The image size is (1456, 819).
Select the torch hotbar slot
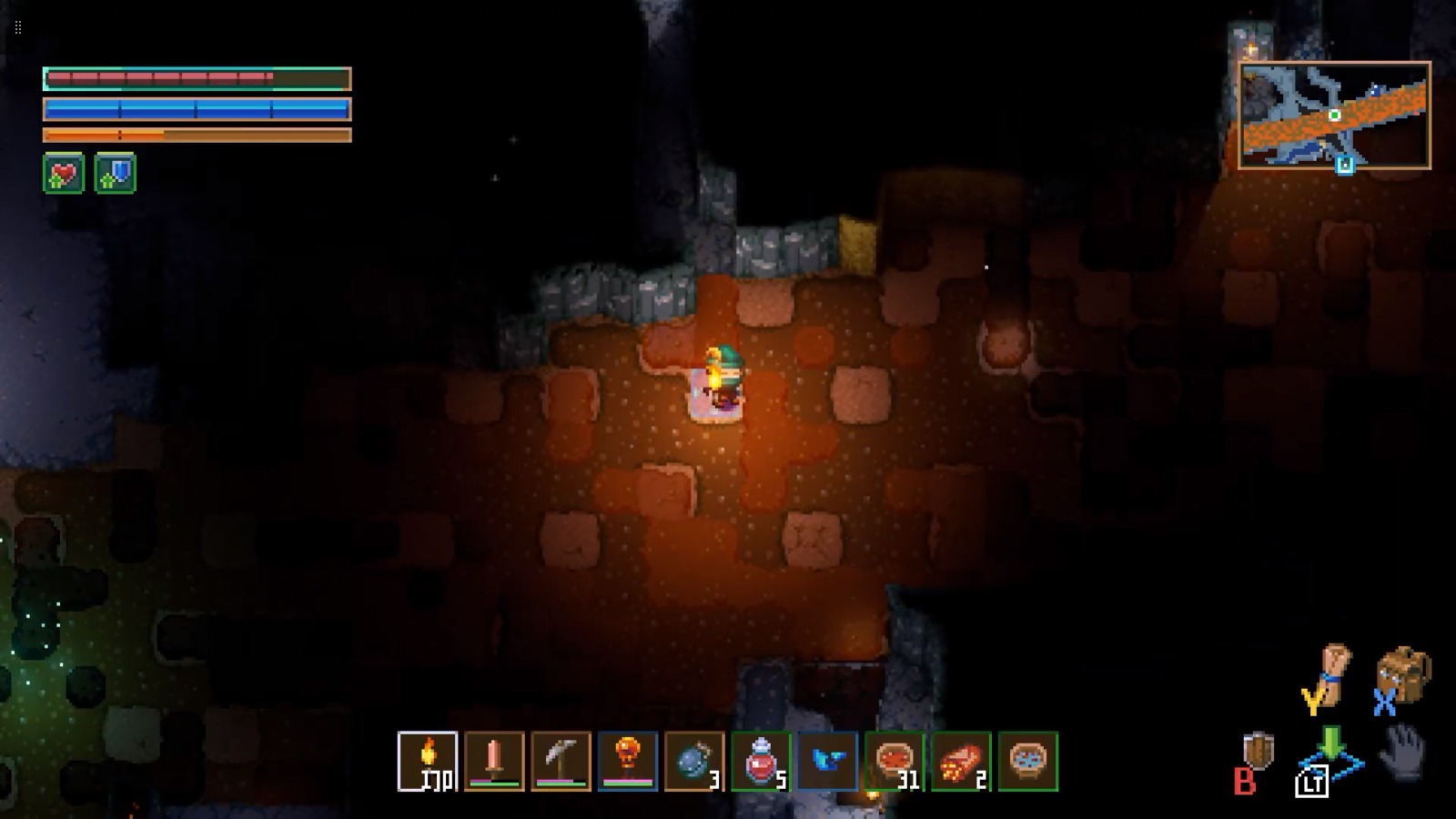(x=428, y=761)
